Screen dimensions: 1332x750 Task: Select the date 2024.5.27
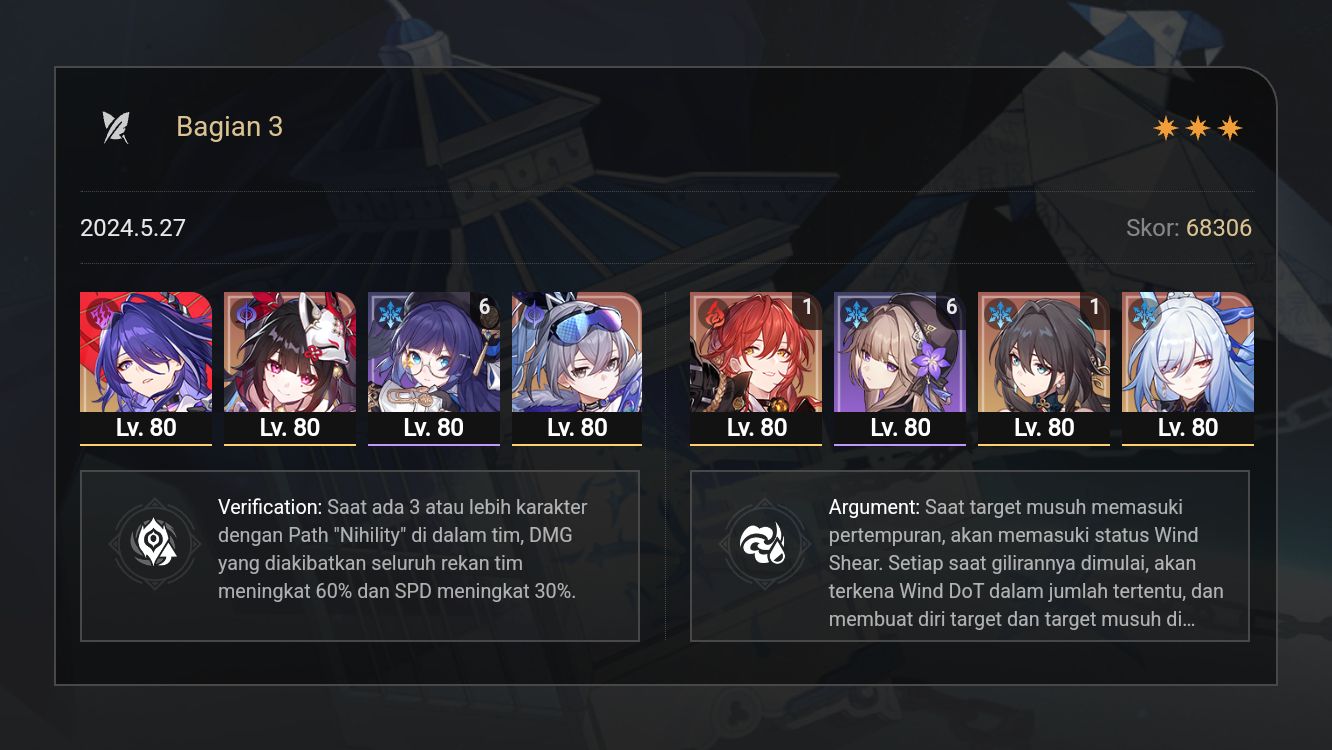pos(133,228)
